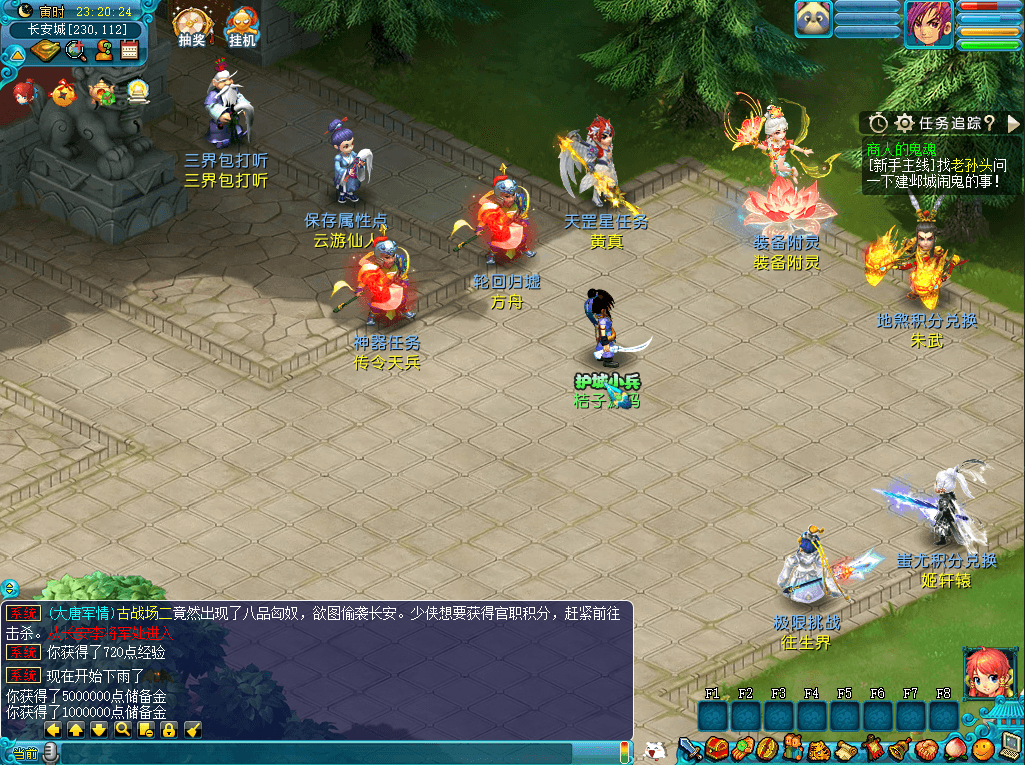Click the microphone voice chat button
Viewport: 1025px width, 765px height.
click(x=50, y=752)
